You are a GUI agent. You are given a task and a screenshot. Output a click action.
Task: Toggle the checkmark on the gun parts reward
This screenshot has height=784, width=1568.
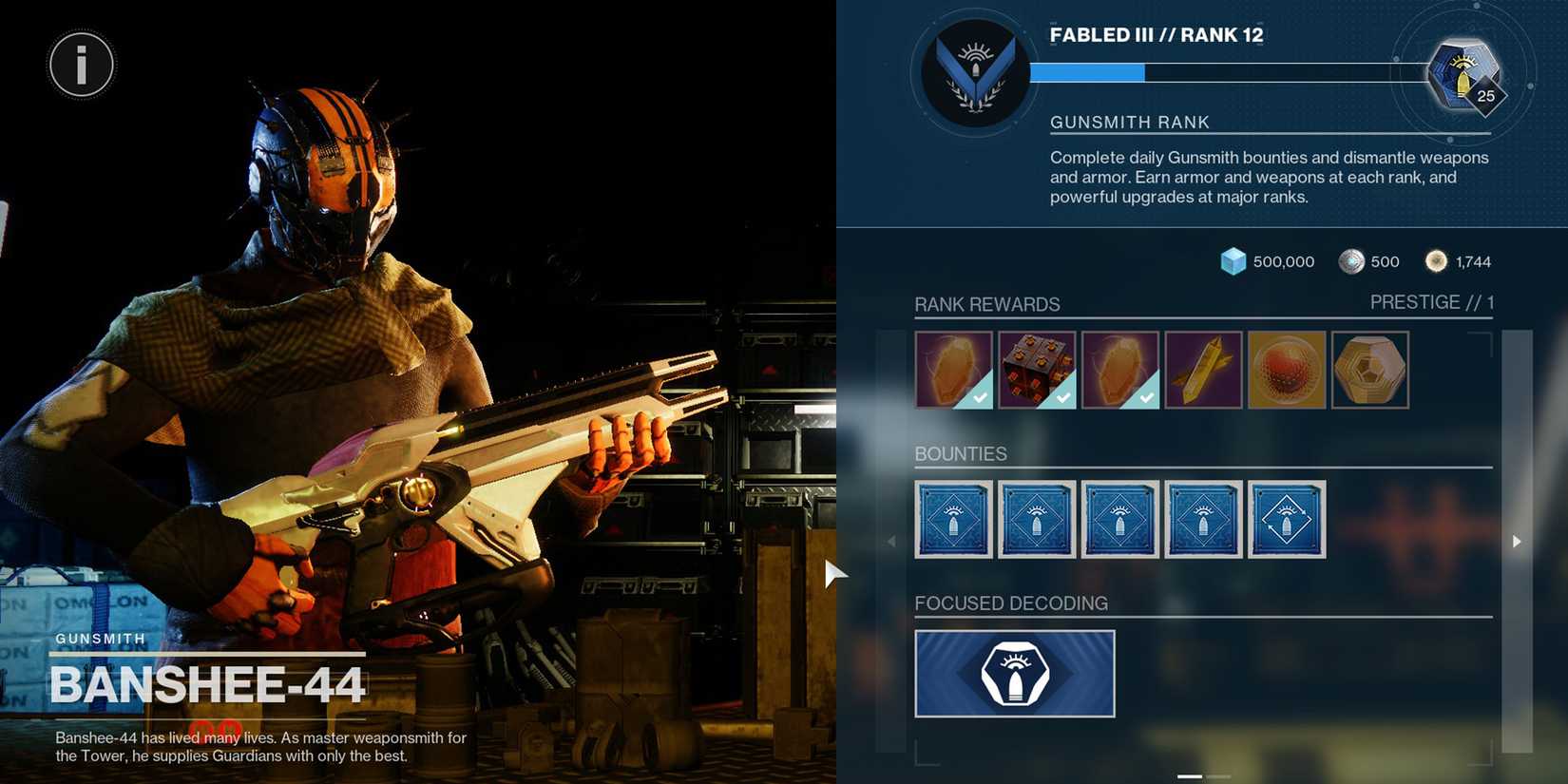(x=1064, y=398)
